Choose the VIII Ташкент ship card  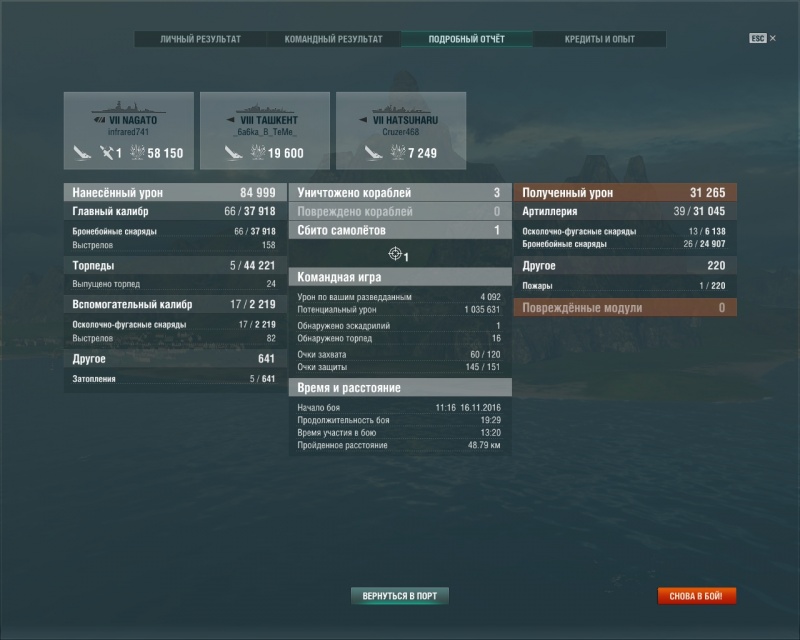(265, 130)
